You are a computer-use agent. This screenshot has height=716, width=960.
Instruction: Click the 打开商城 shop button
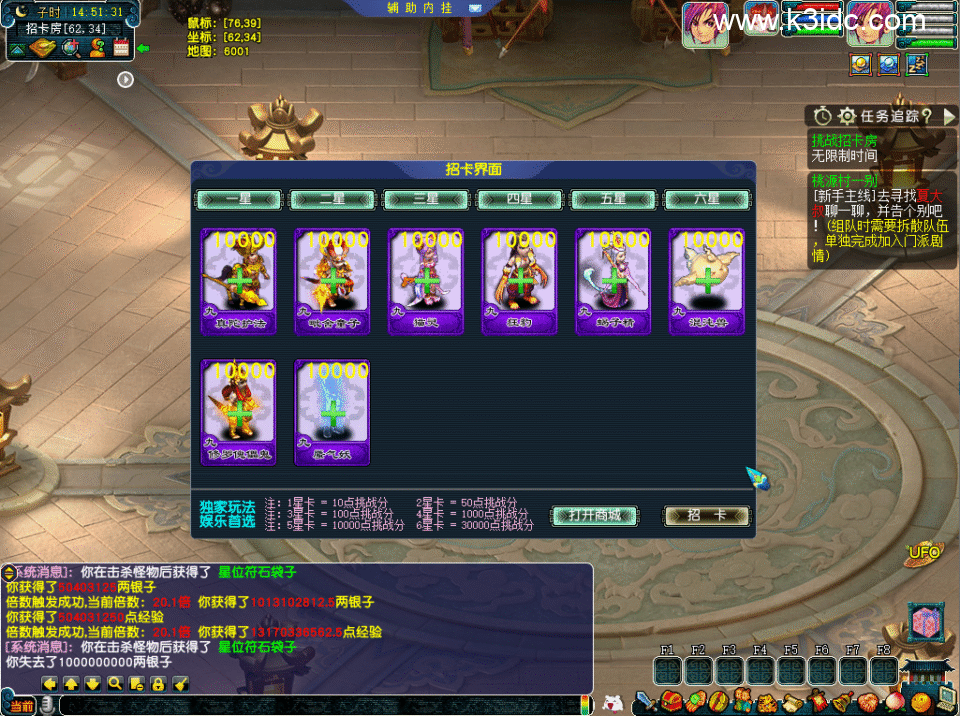coord(595,516)
